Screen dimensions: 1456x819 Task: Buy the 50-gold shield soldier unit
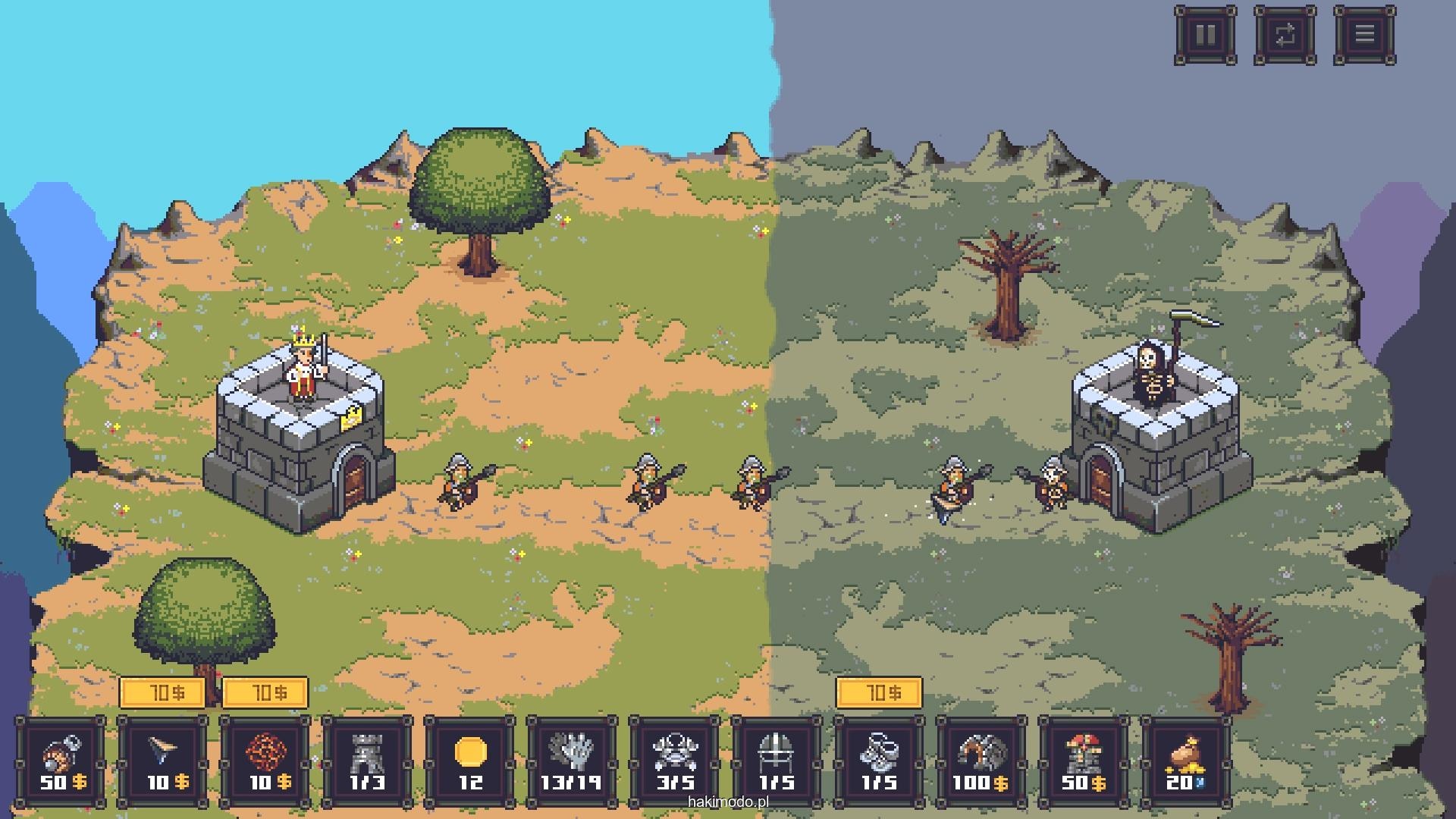(x=61, y=762)
